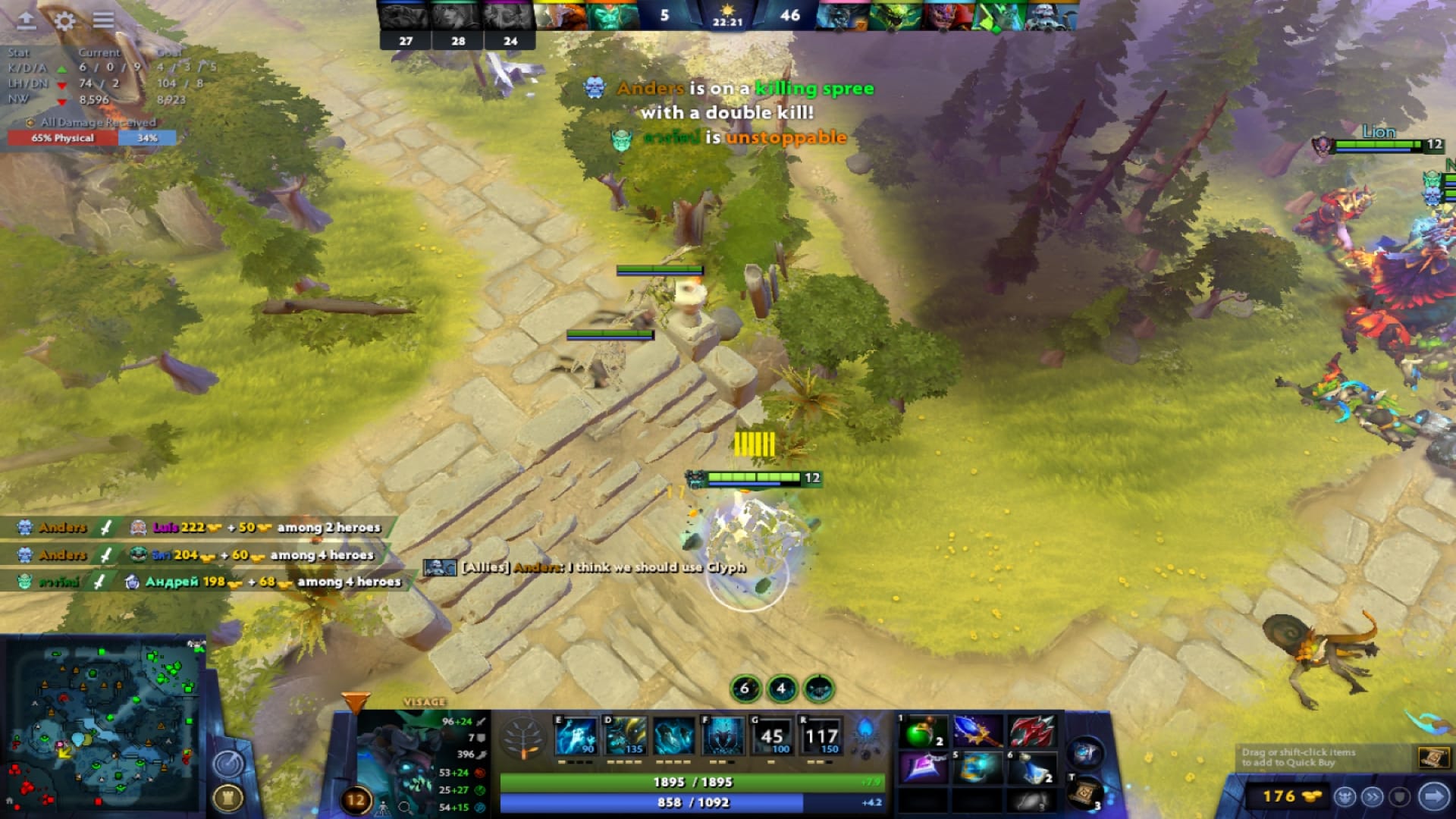
Task: Expand the top scoreboard showing 22:21
Action: pos(726,20)
